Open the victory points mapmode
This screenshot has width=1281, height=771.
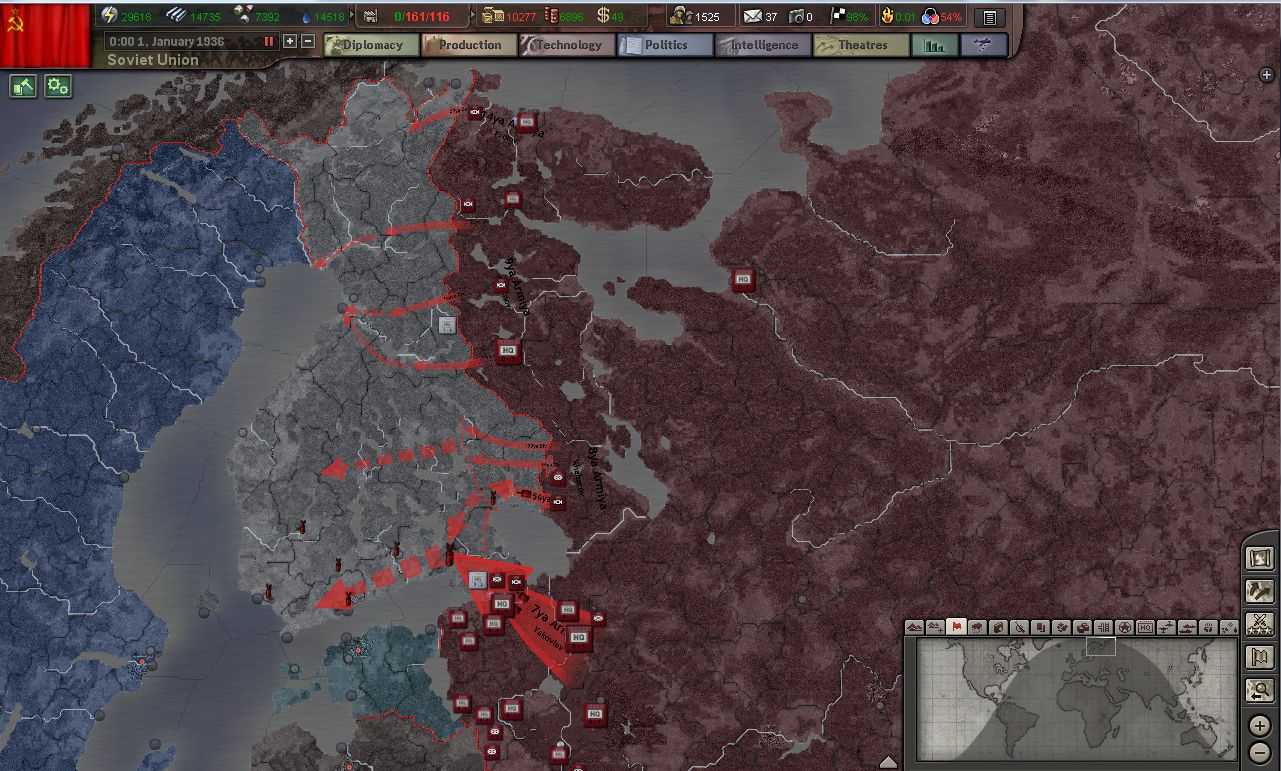tap(1125, 627)
